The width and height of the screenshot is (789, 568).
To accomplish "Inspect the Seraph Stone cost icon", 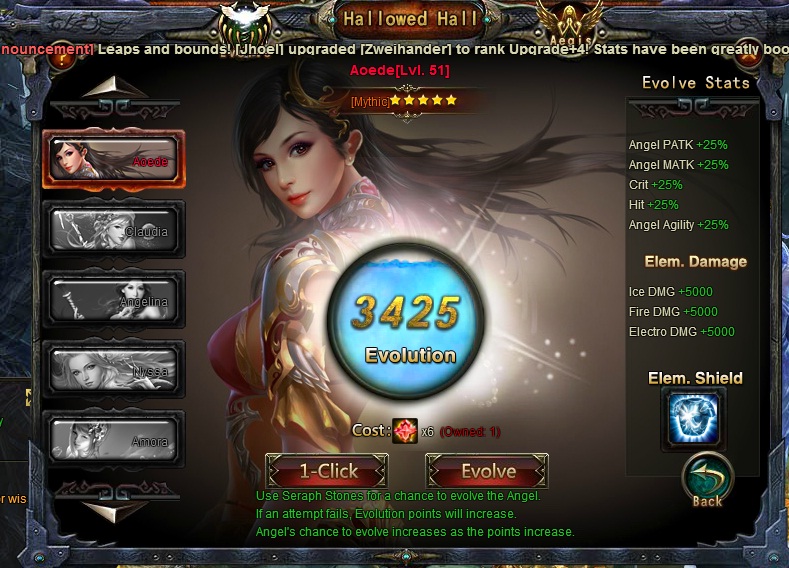I will [x=405, y=431].
